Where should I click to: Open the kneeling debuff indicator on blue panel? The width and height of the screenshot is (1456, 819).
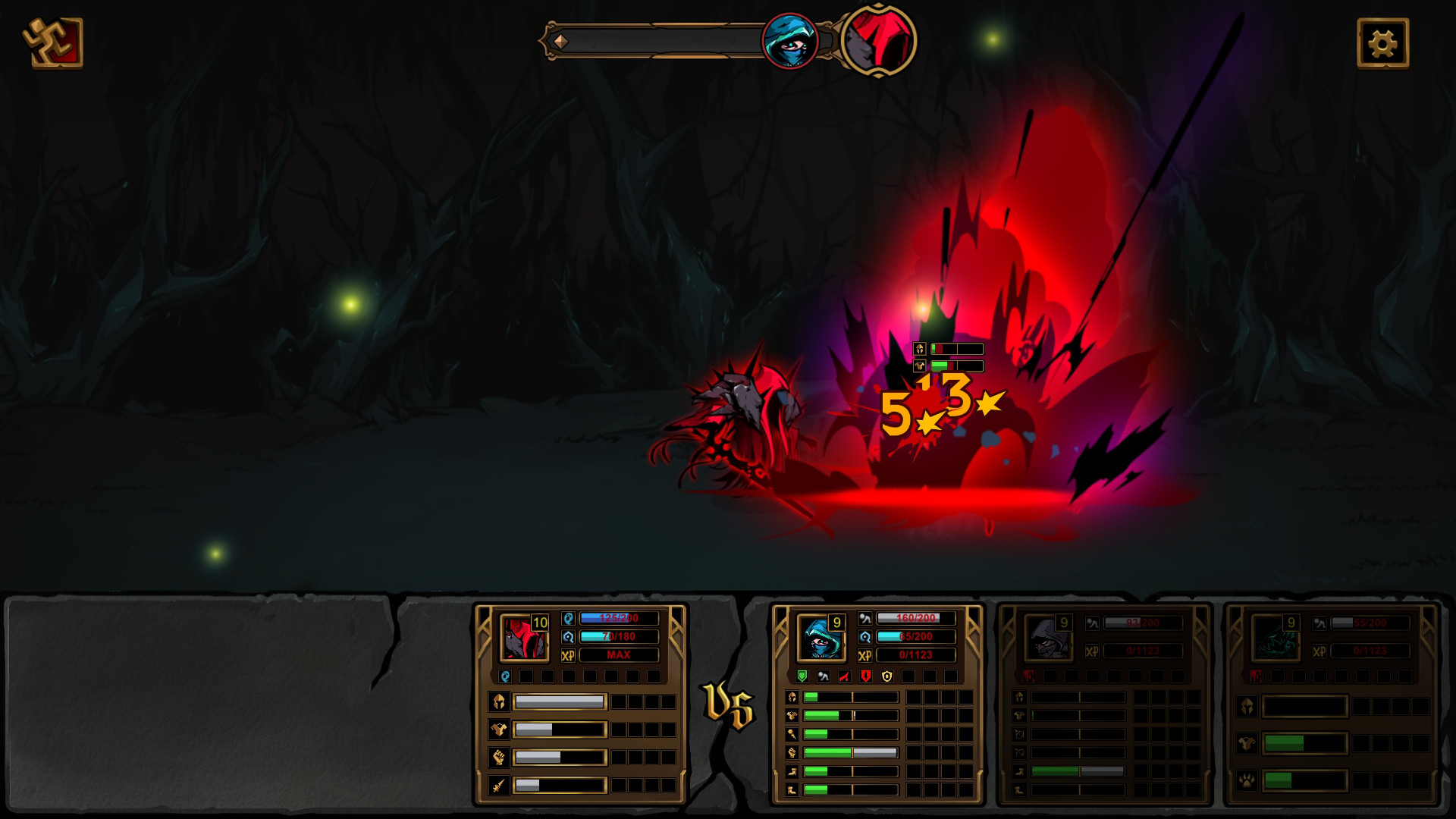click(824, 676)
